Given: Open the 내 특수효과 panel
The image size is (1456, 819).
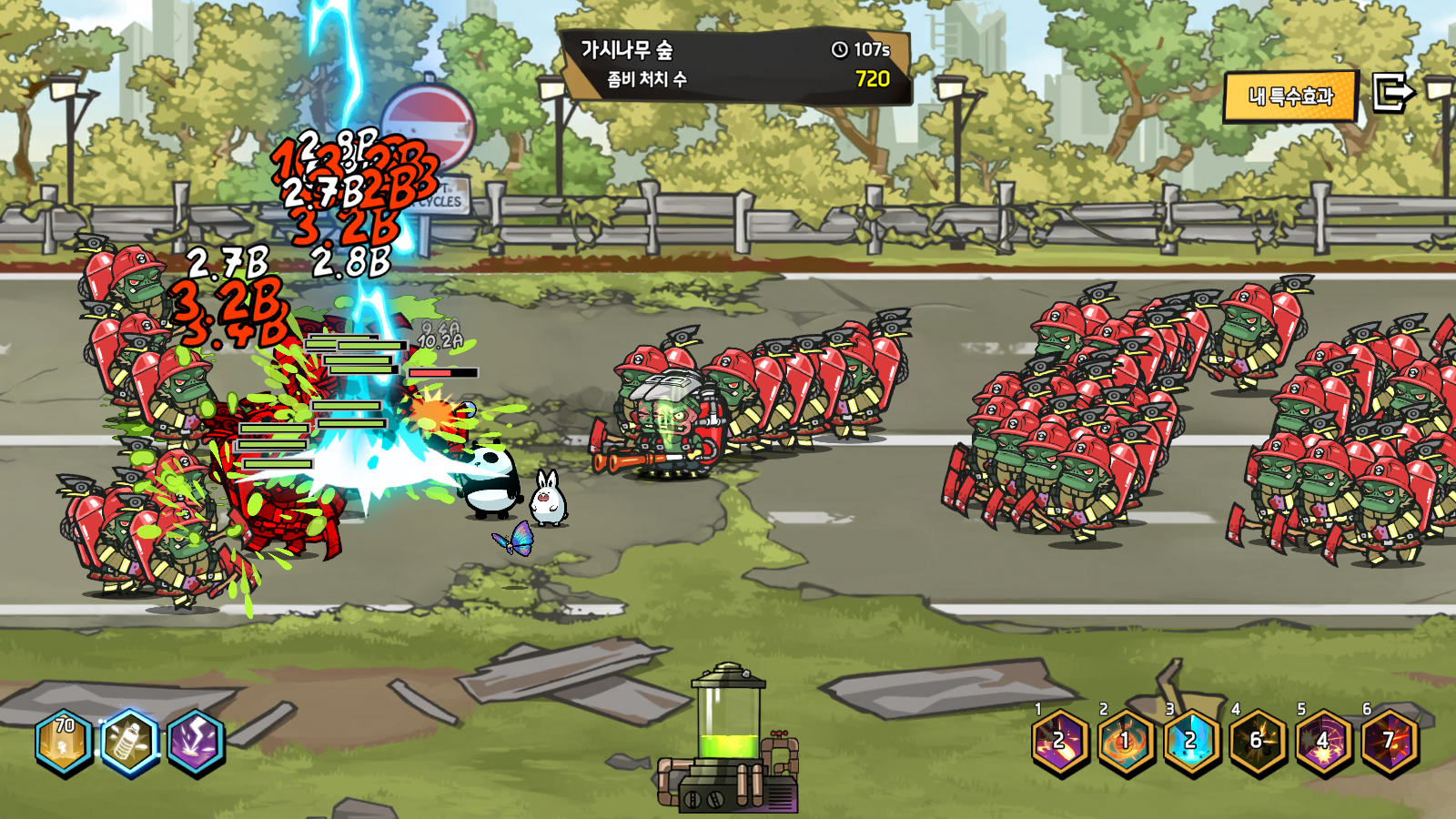Looking at the screenshot, I should pyautogui.click(x=1290, y=96).
